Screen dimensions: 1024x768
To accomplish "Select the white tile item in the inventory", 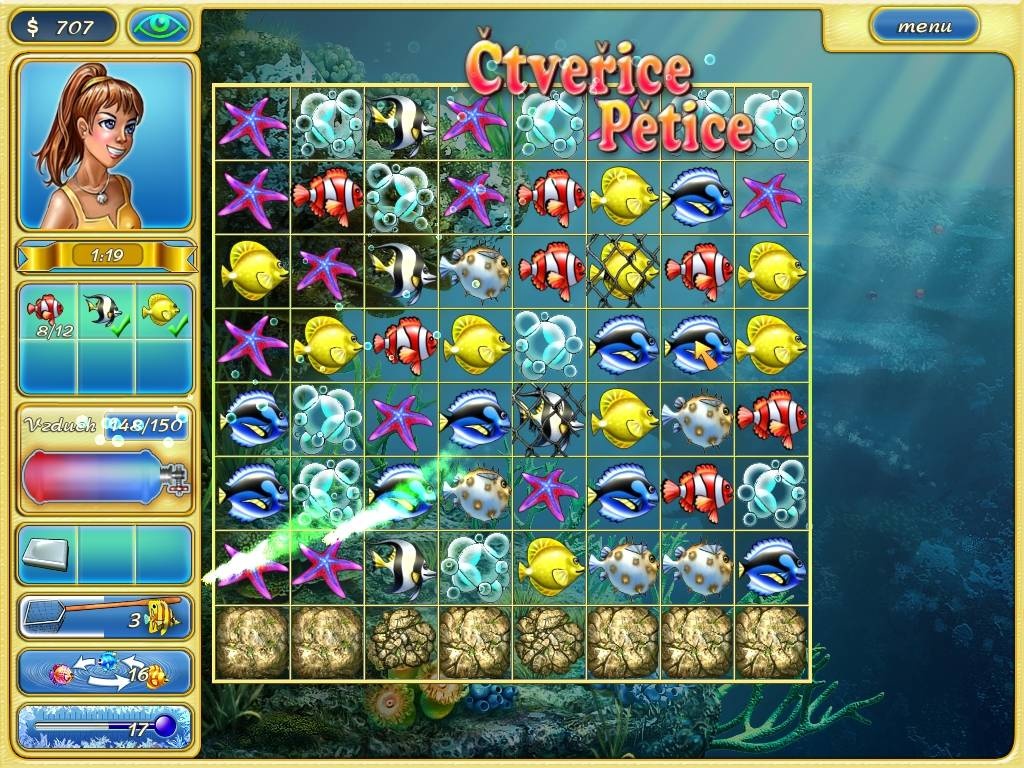I will [x=48, y=552].
